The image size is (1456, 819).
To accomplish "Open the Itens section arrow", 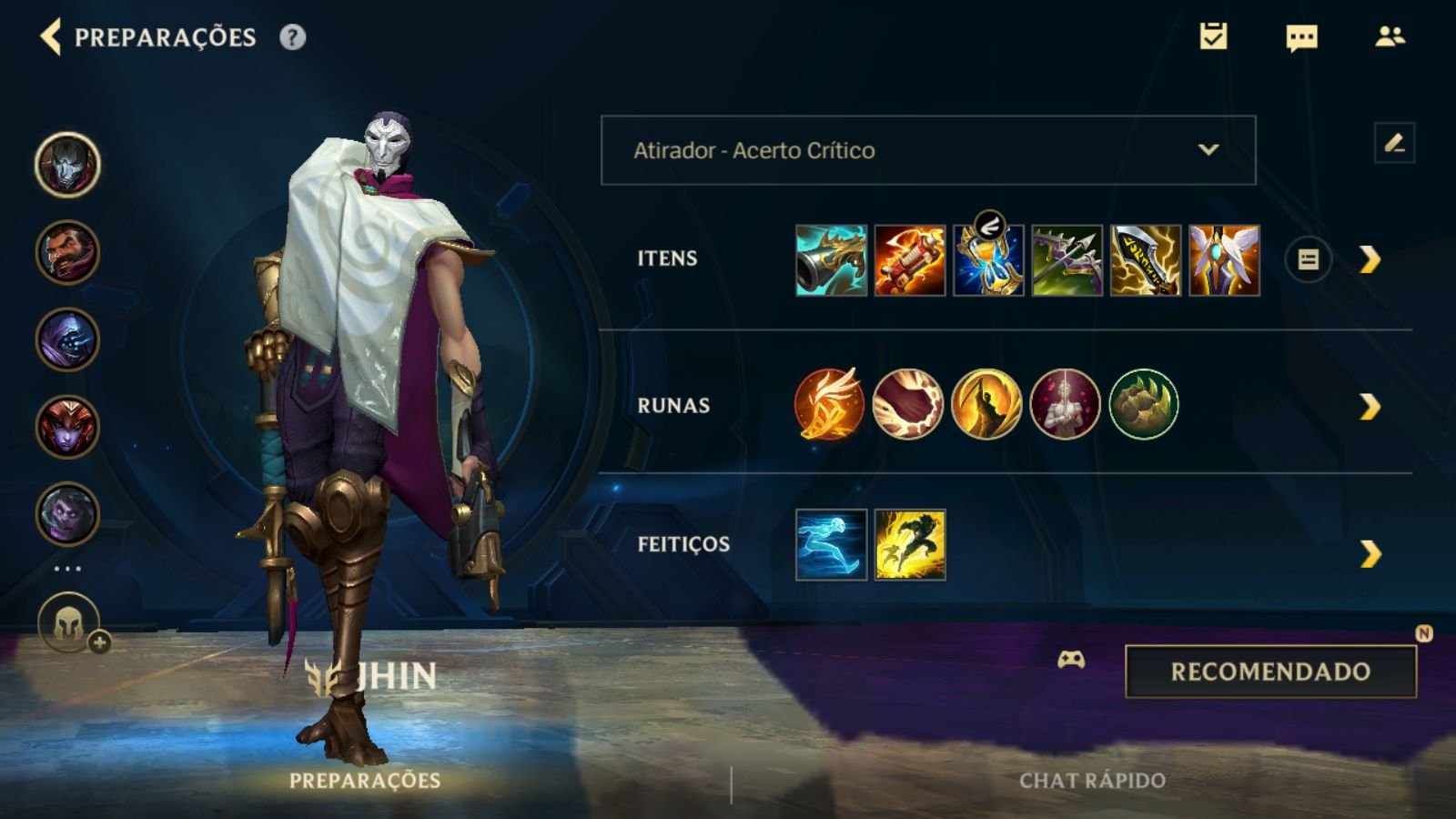I will pos(1370,260).
